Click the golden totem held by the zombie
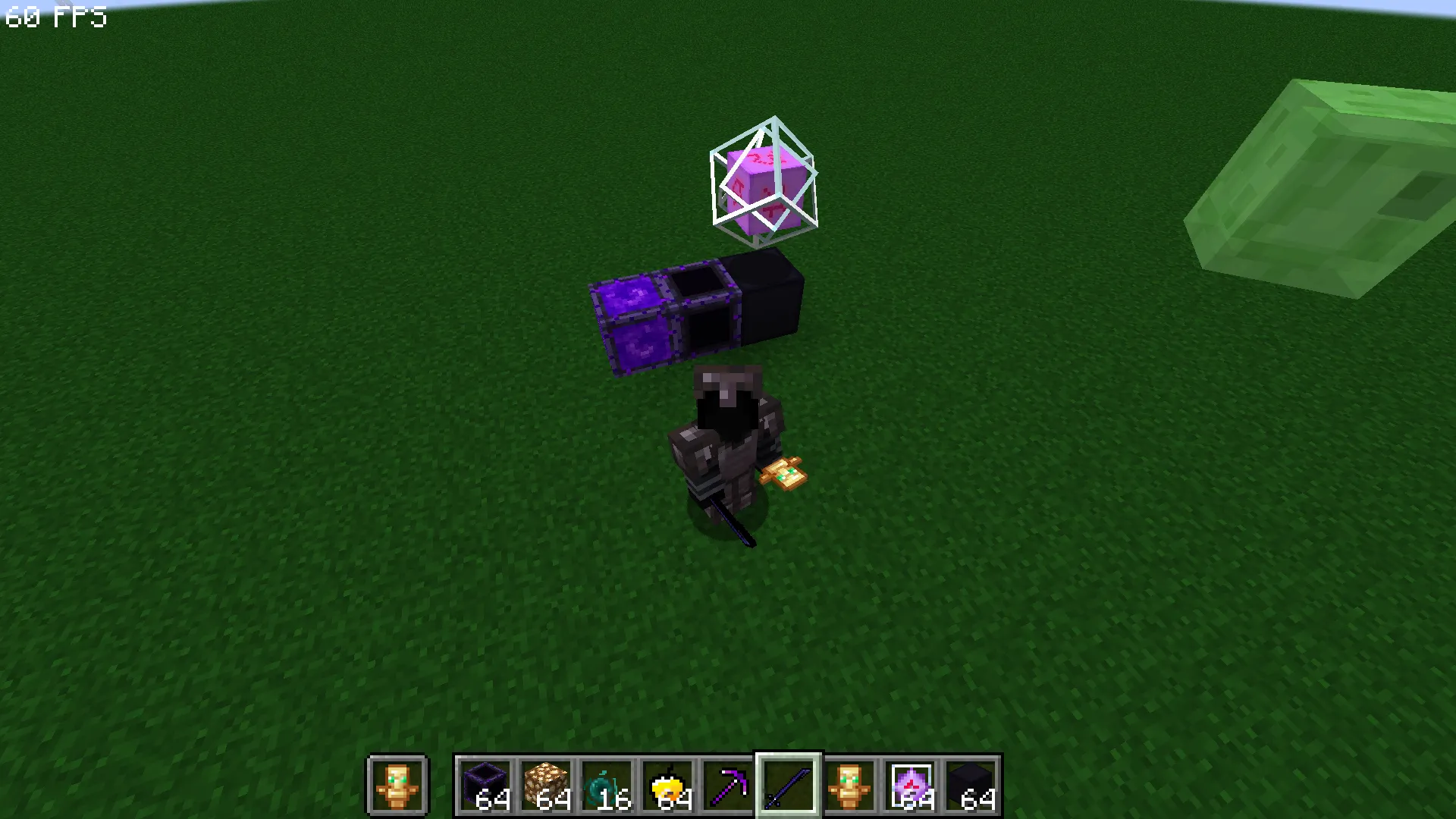The height and width of the screenshot is (819, 1456). pyautogui.click(x=785, y=474)
